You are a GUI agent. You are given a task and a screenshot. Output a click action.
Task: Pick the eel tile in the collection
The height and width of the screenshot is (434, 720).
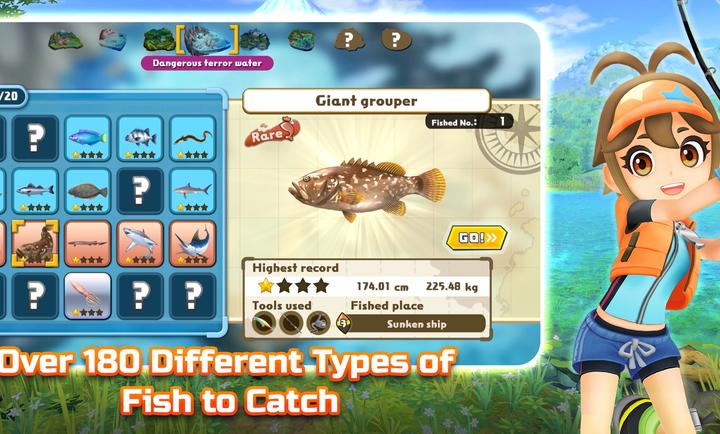[192, 139]
